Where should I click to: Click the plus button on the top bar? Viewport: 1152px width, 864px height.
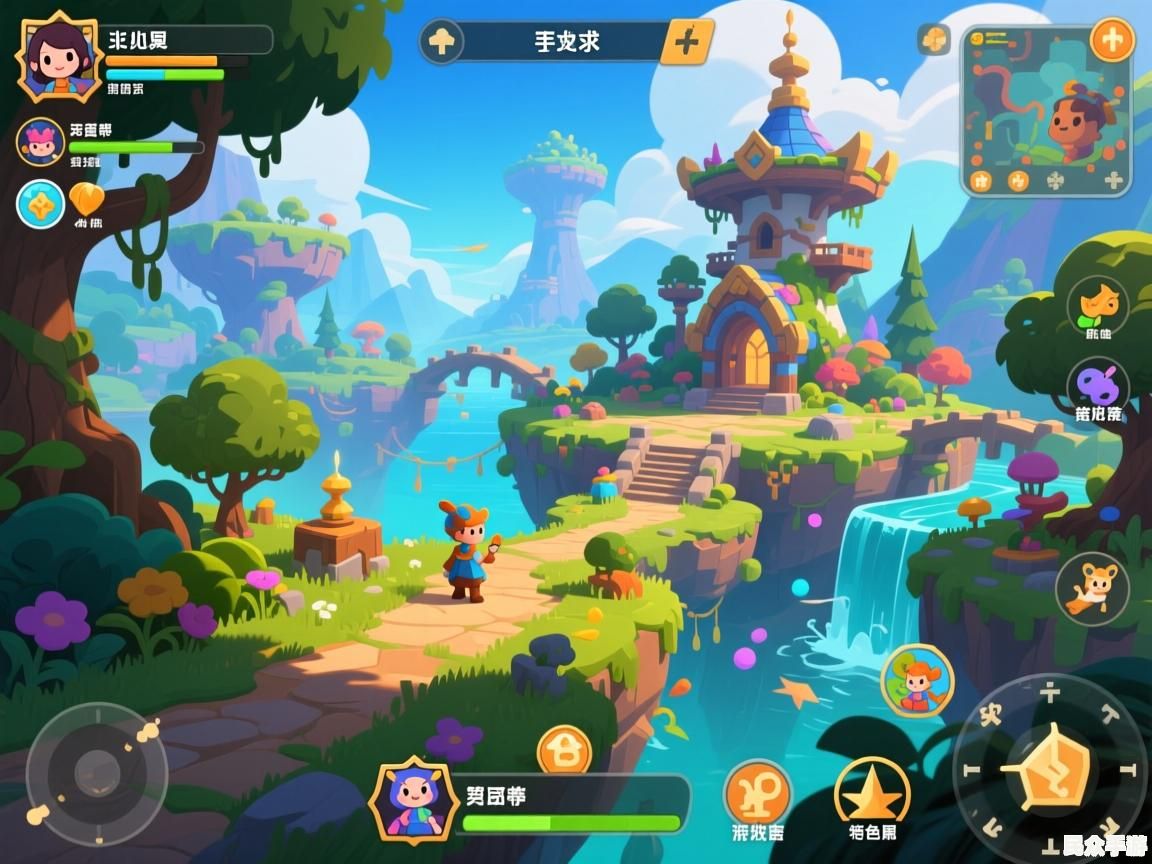(687, 42)
